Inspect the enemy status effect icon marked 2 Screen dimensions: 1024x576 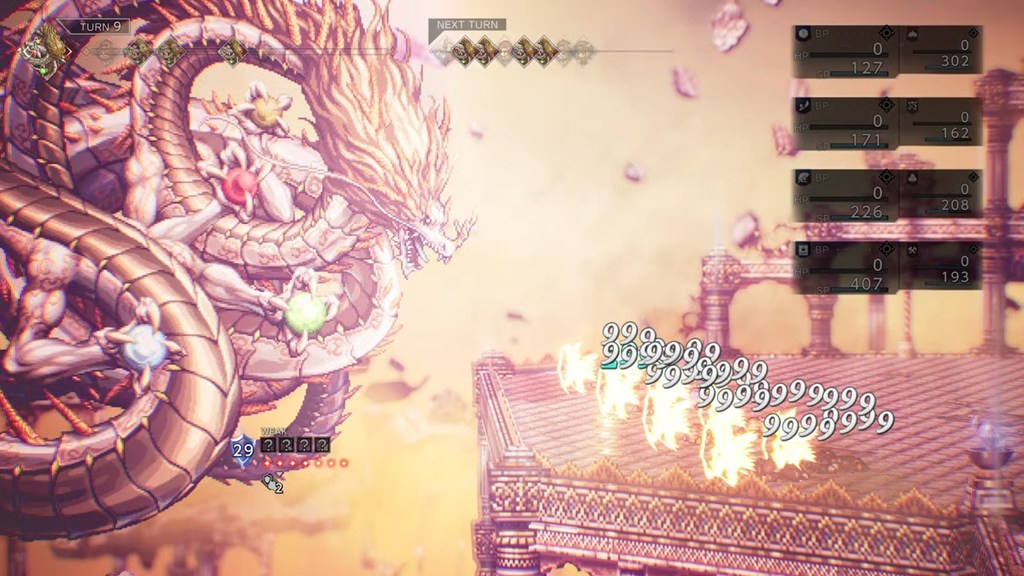click(272, 484)
